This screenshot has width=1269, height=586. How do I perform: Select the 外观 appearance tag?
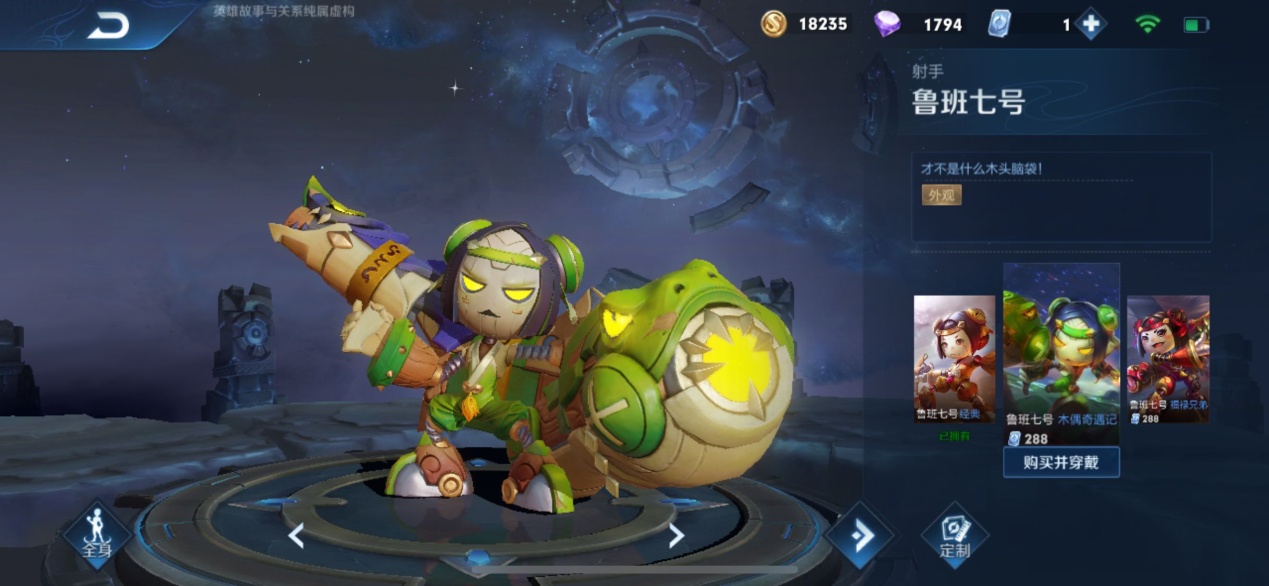(941, 195)
